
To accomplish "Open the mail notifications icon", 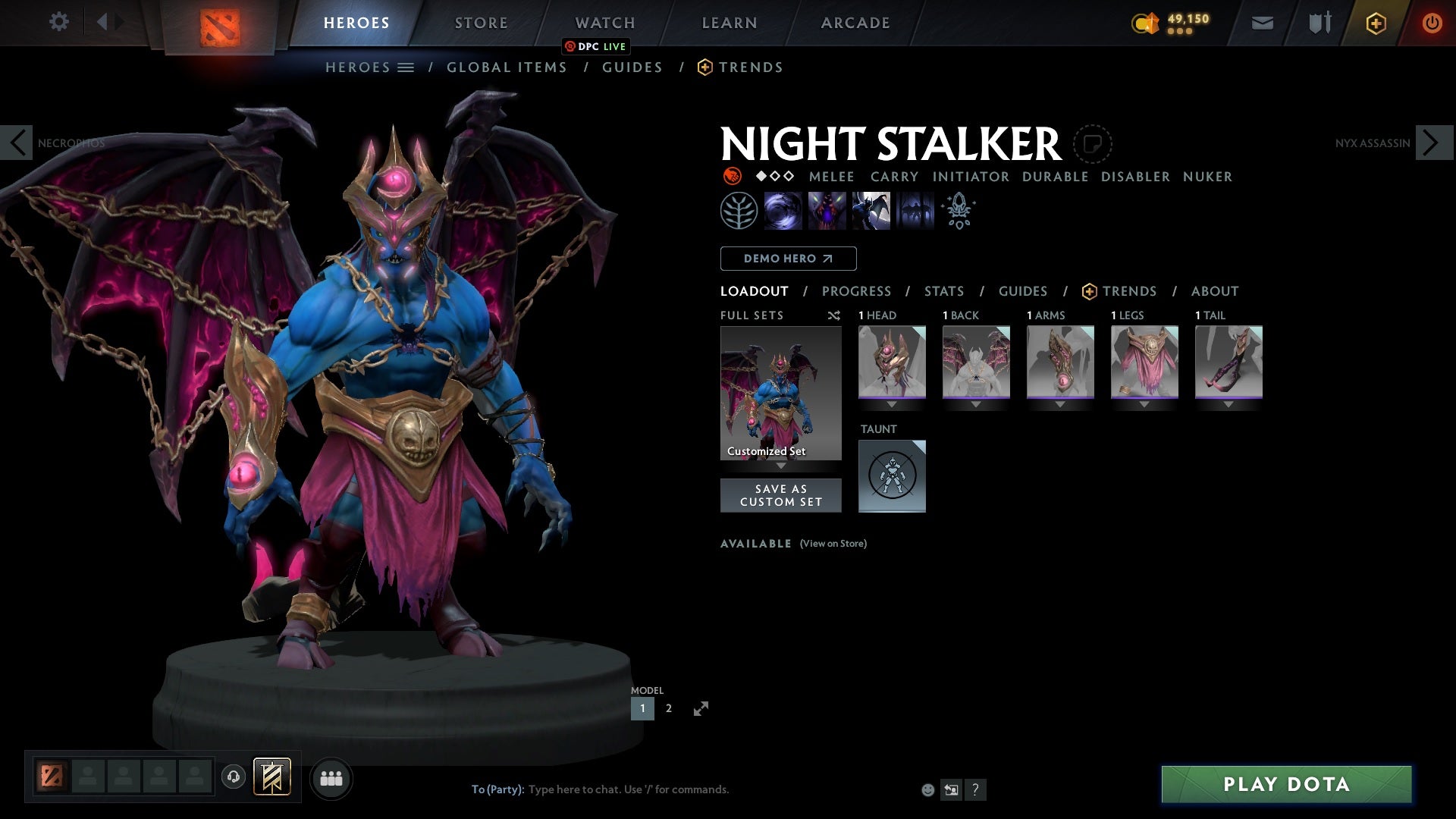I will tap(1261, 22).
